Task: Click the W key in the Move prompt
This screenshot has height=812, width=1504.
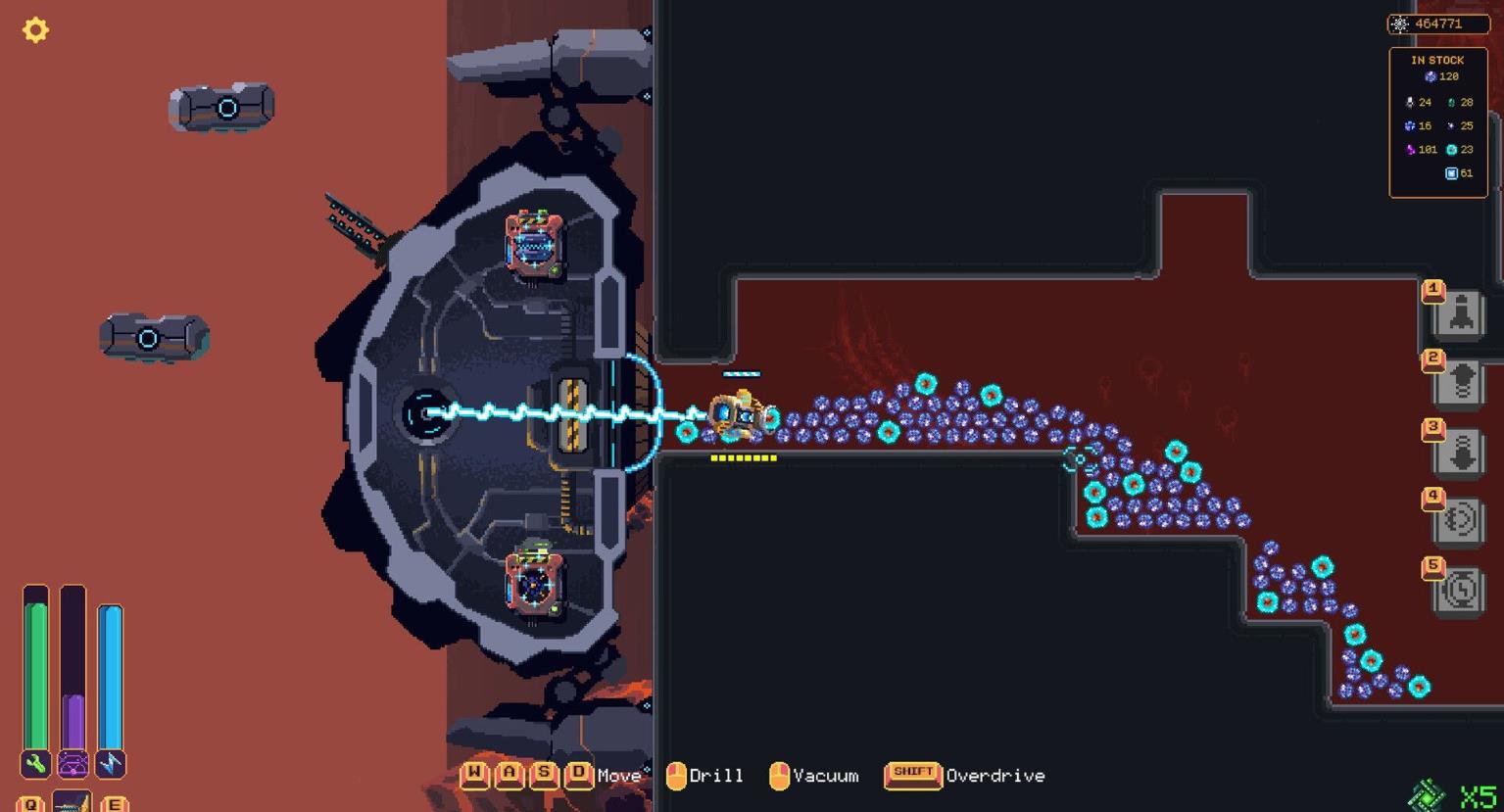Action: 474,774
